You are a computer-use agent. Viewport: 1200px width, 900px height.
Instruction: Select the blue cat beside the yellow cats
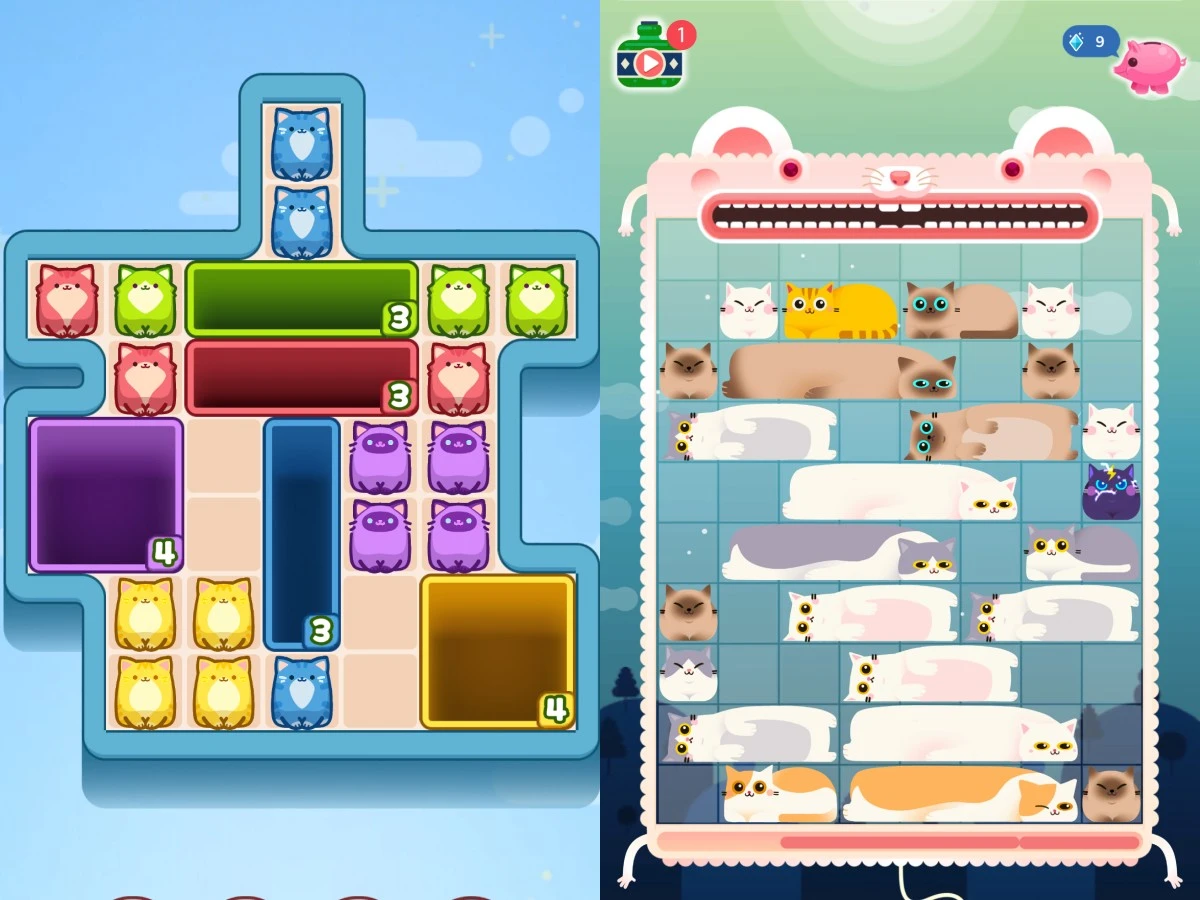[x=301, y=692]
